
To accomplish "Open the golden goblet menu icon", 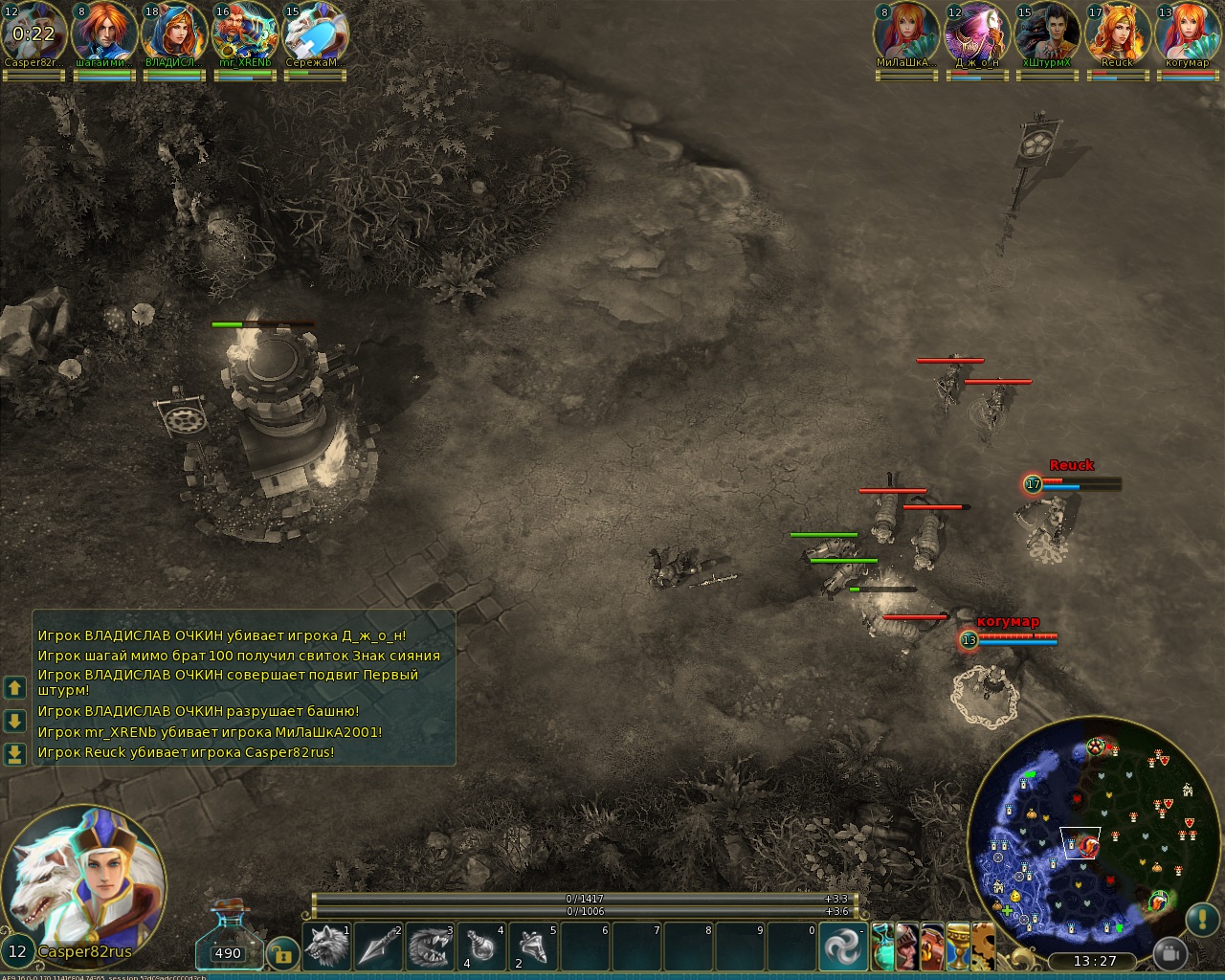I will click(958, 946).
